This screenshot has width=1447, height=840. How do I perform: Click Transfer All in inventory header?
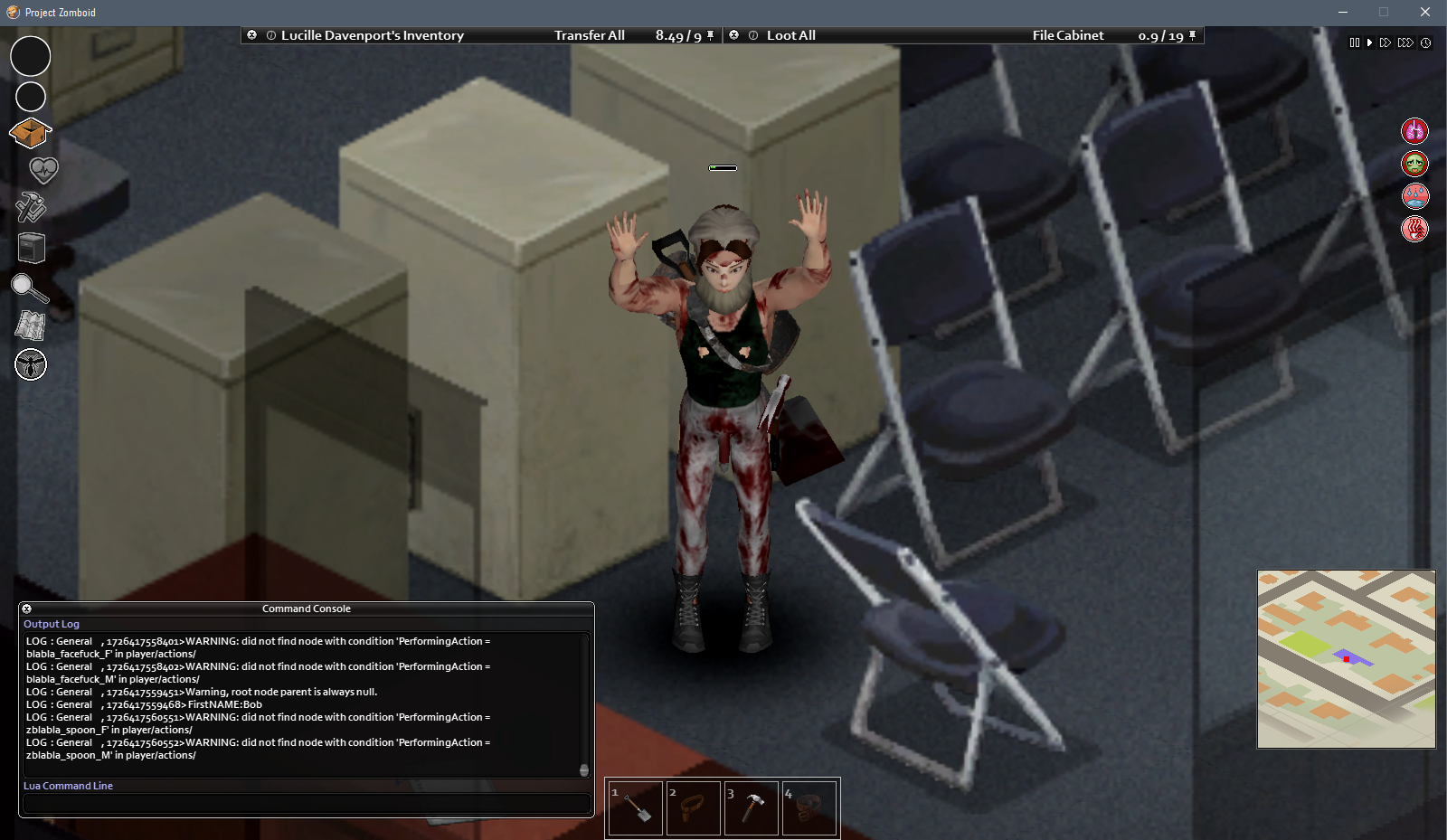589,35
